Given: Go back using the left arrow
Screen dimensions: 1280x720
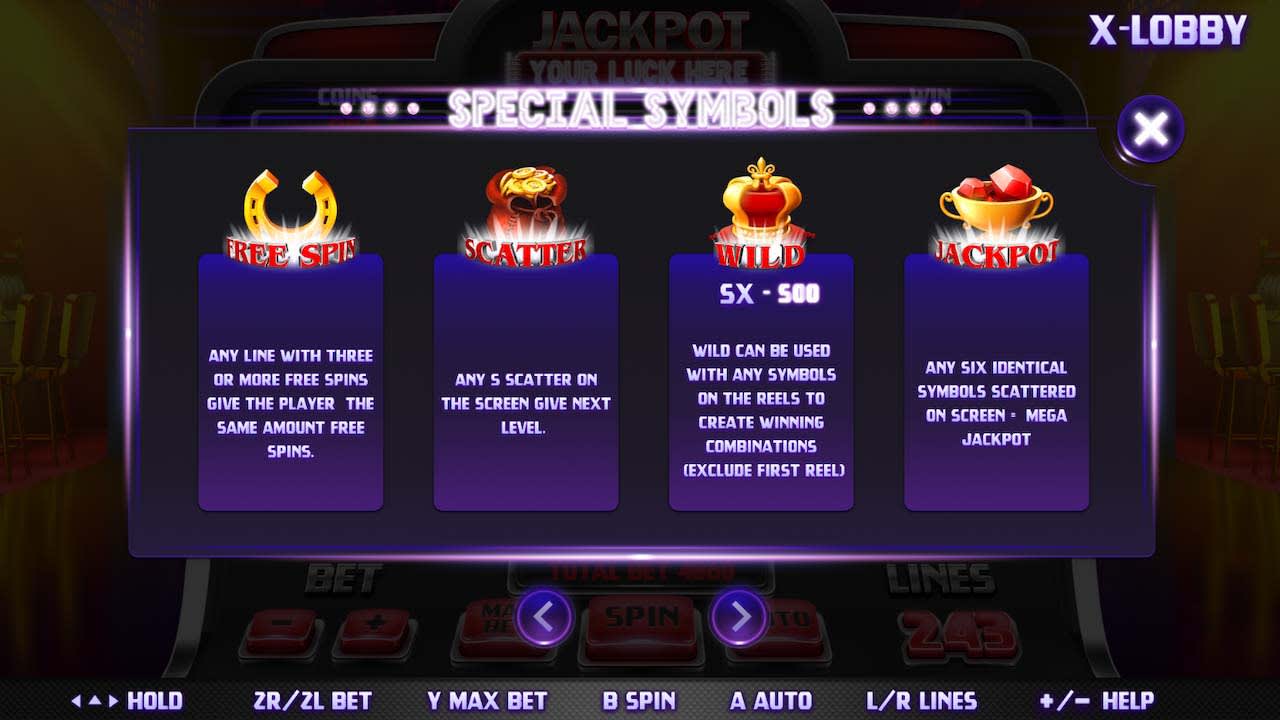Looking at the screenshot, I should click(x=543, y=616).
